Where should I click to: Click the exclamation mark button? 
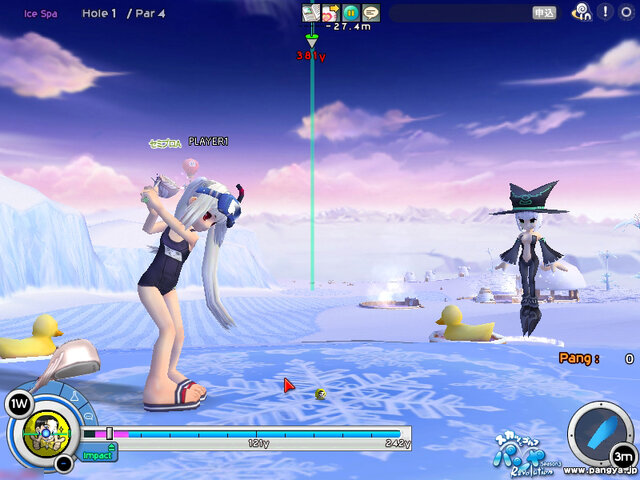coord(606,12)
